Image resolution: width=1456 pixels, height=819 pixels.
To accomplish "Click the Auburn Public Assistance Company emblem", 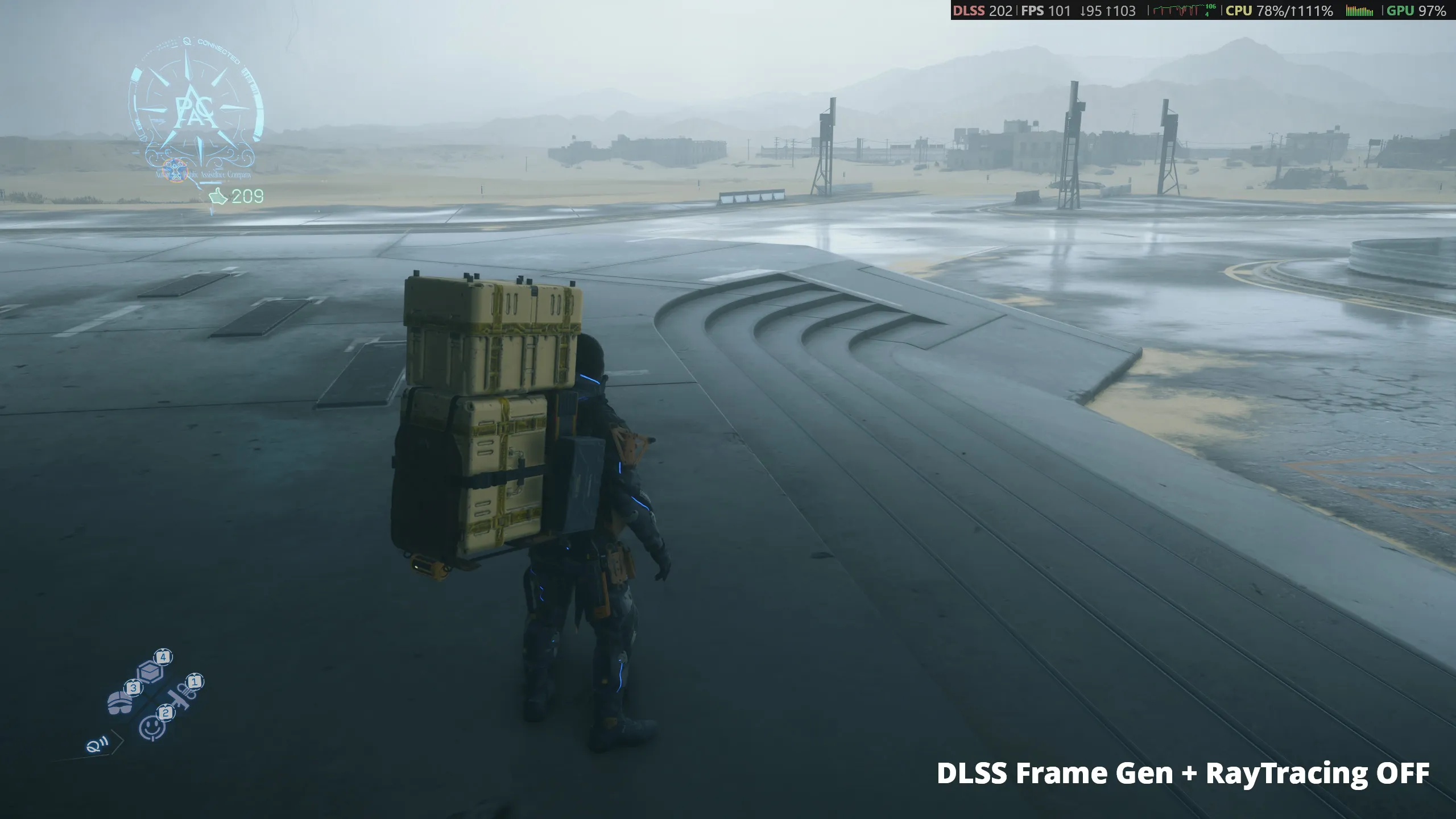I will [175, 169].
